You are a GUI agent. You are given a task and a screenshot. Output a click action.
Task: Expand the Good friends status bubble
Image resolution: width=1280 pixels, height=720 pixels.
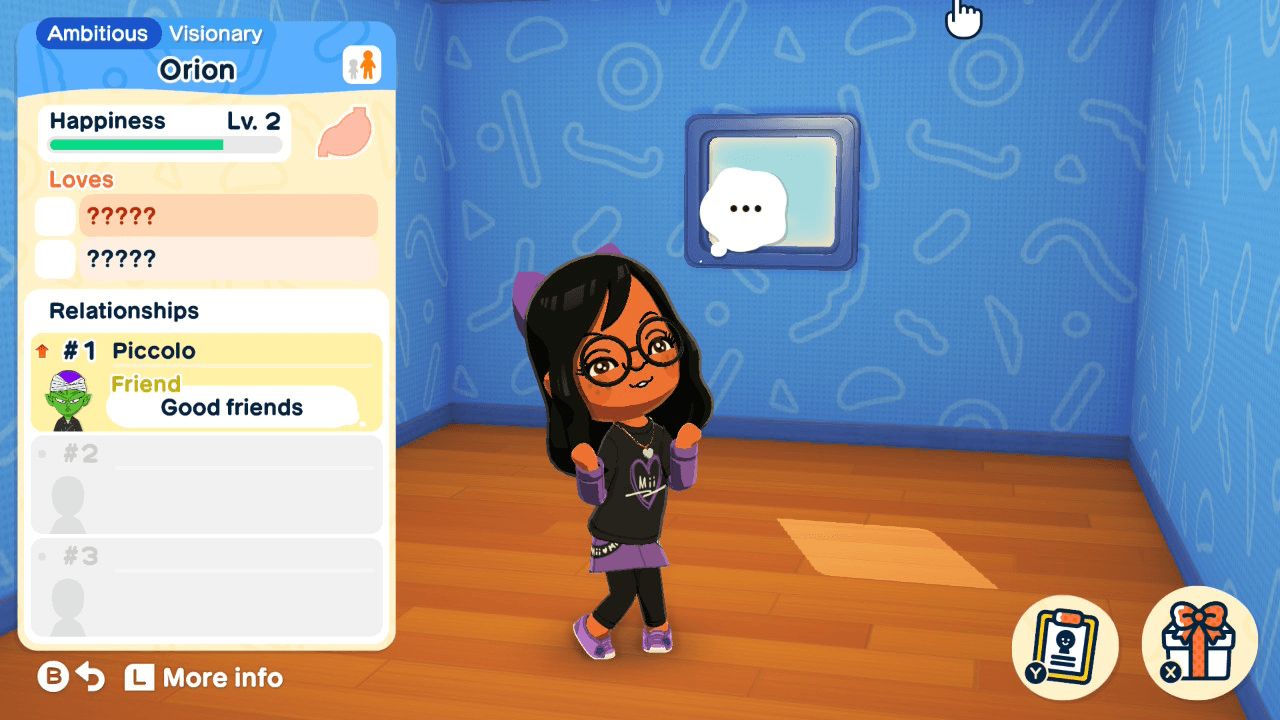(x=231, y=407)
